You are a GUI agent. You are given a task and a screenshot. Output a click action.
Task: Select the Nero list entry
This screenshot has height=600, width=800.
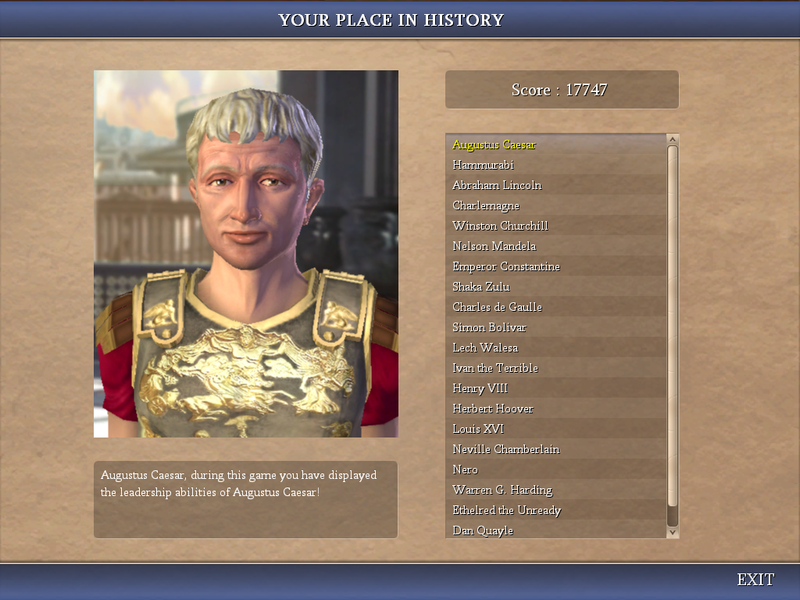[x=465, y=470]
